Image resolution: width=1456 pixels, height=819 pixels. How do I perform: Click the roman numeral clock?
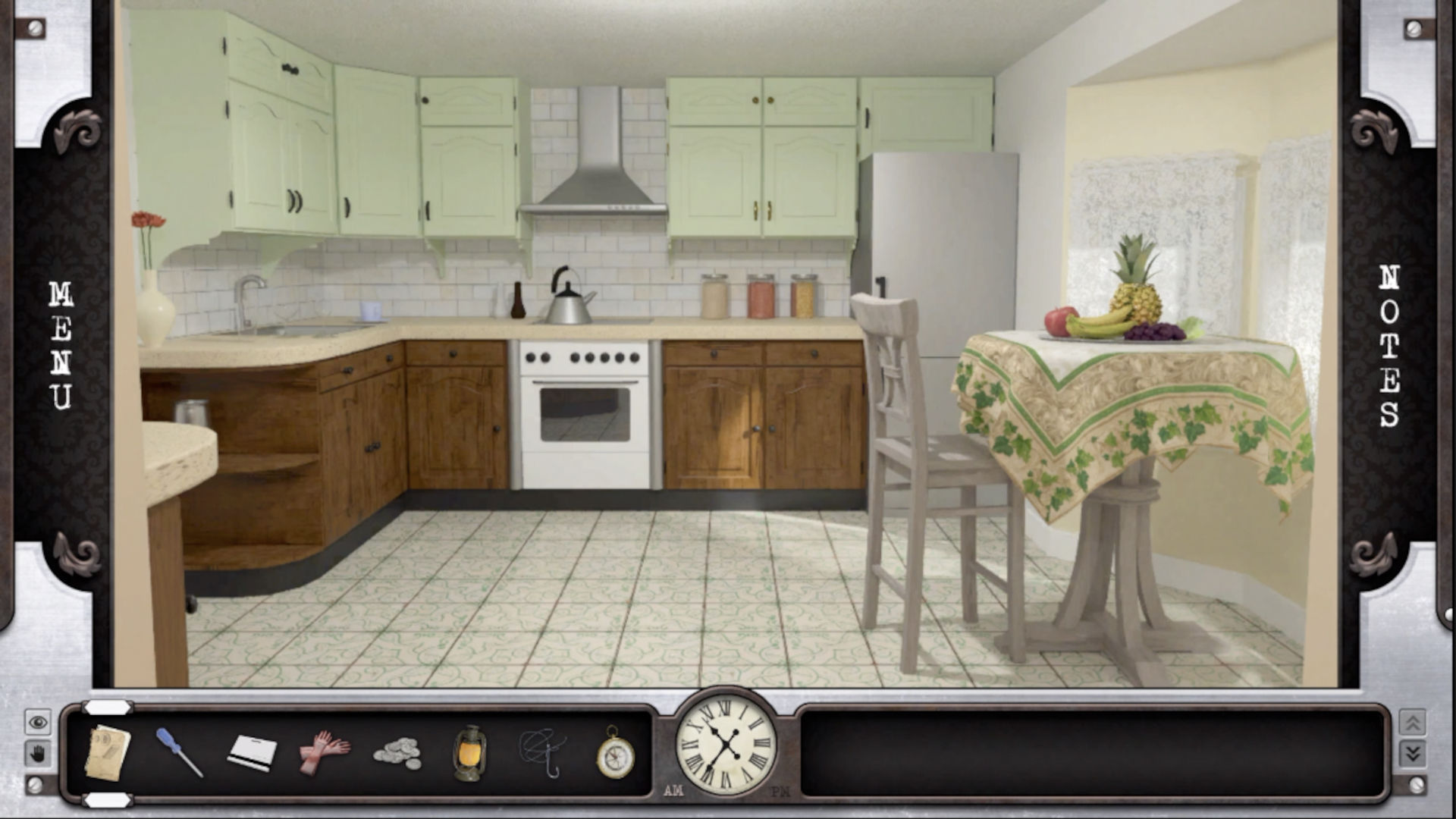point(726,744)
